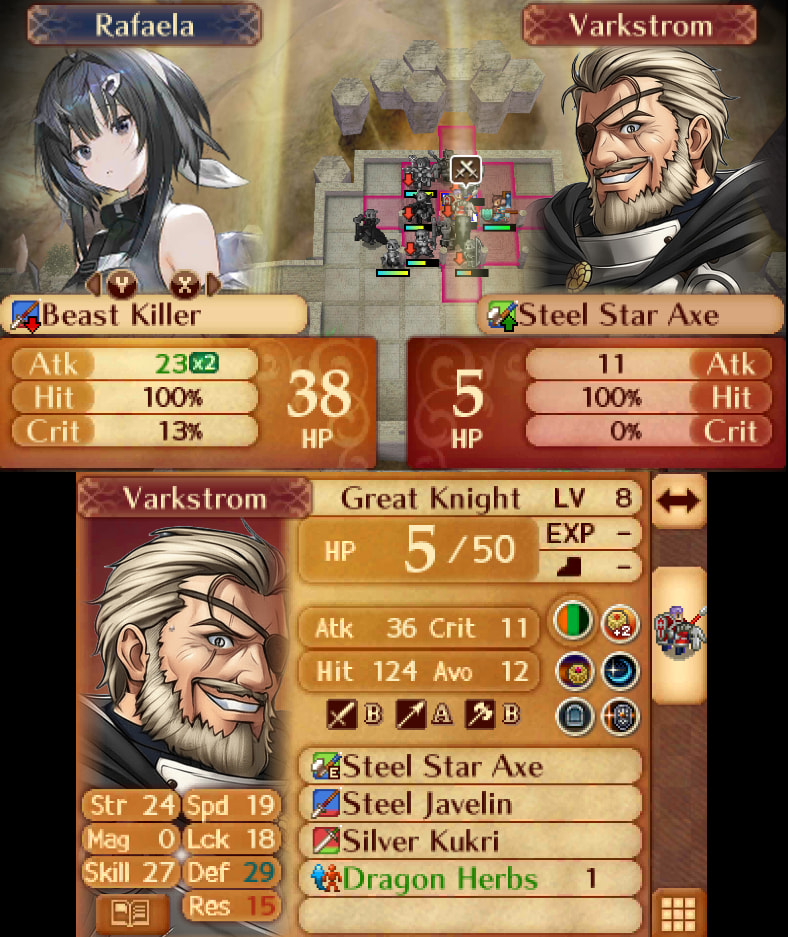The image size is (788, 937).
Task: Tap the axe weapon rank icon
Action: click(479, 716)
